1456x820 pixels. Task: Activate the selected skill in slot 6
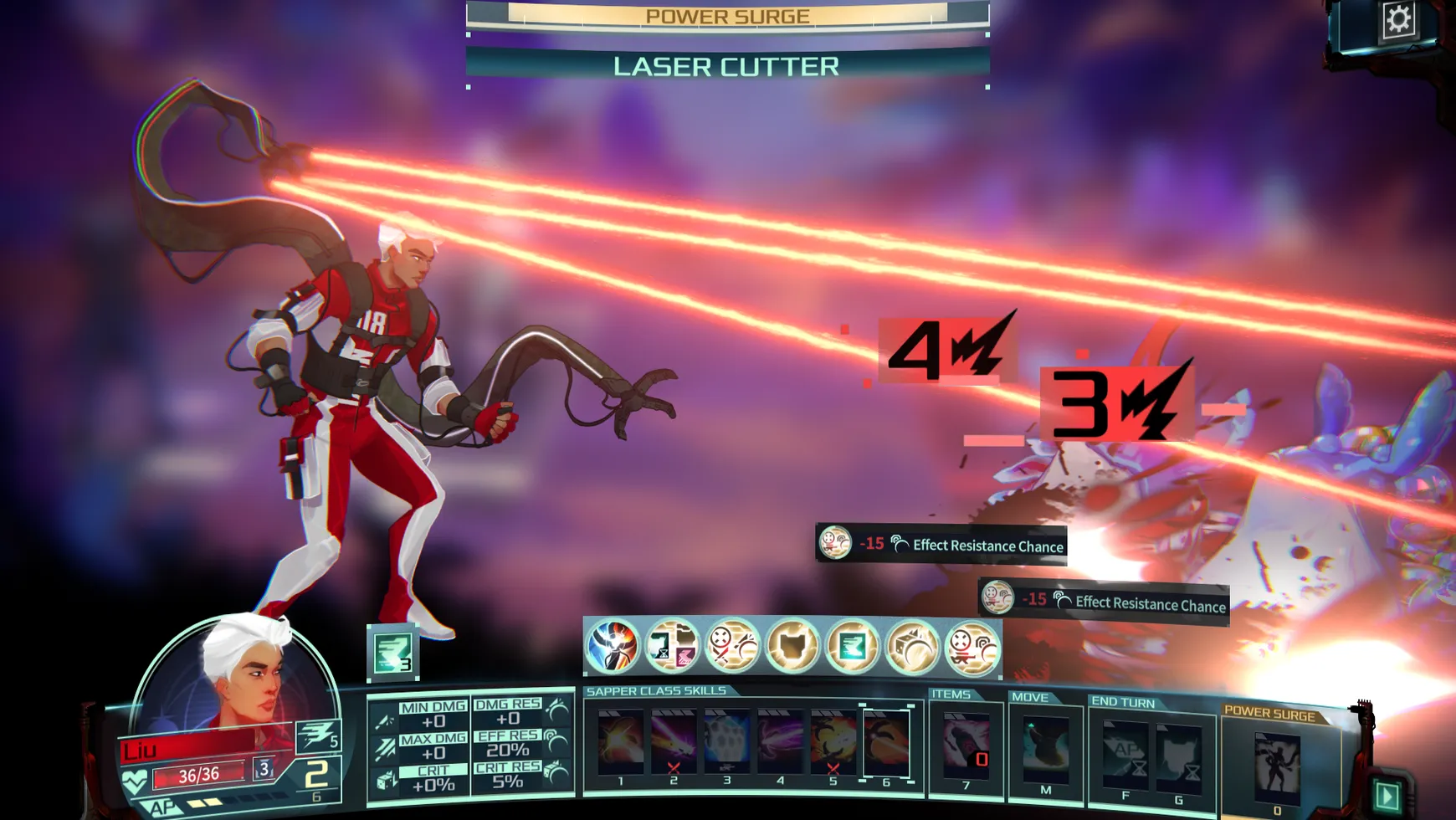click(884, 741)
